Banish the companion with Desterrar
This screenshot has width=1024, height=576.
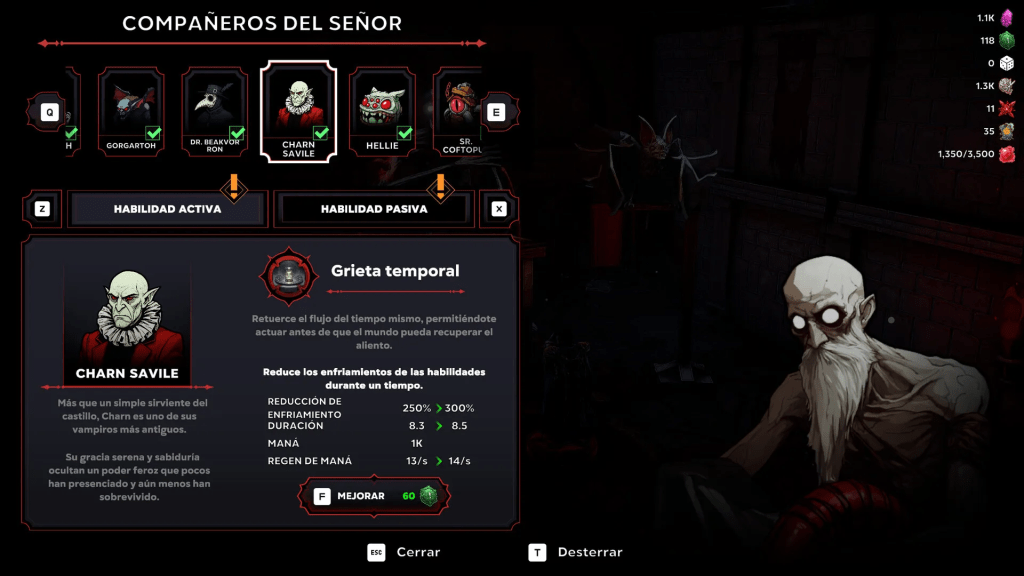tap(576, 552)
